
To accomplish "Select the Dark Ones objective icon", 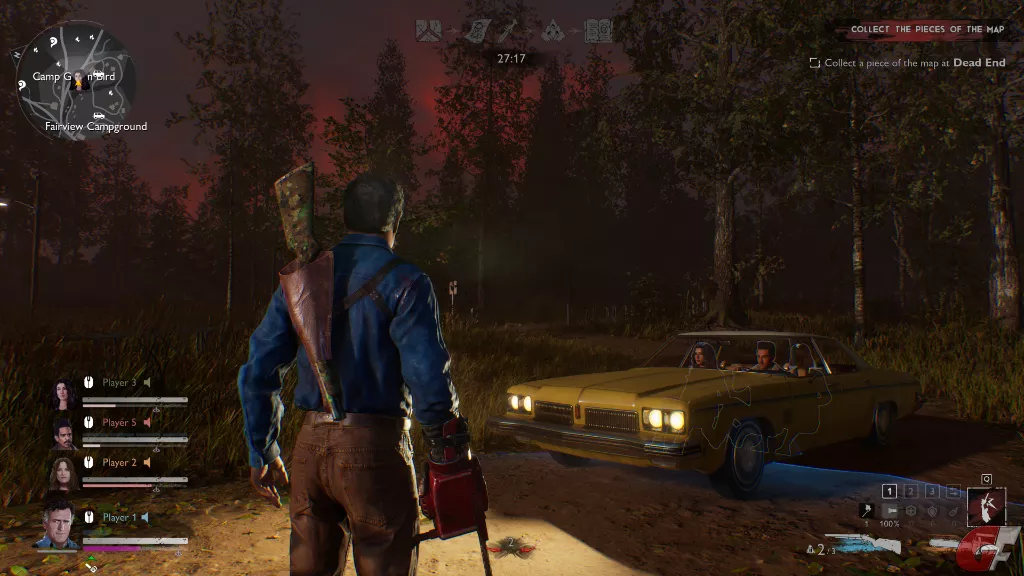I will coord(553,32).
